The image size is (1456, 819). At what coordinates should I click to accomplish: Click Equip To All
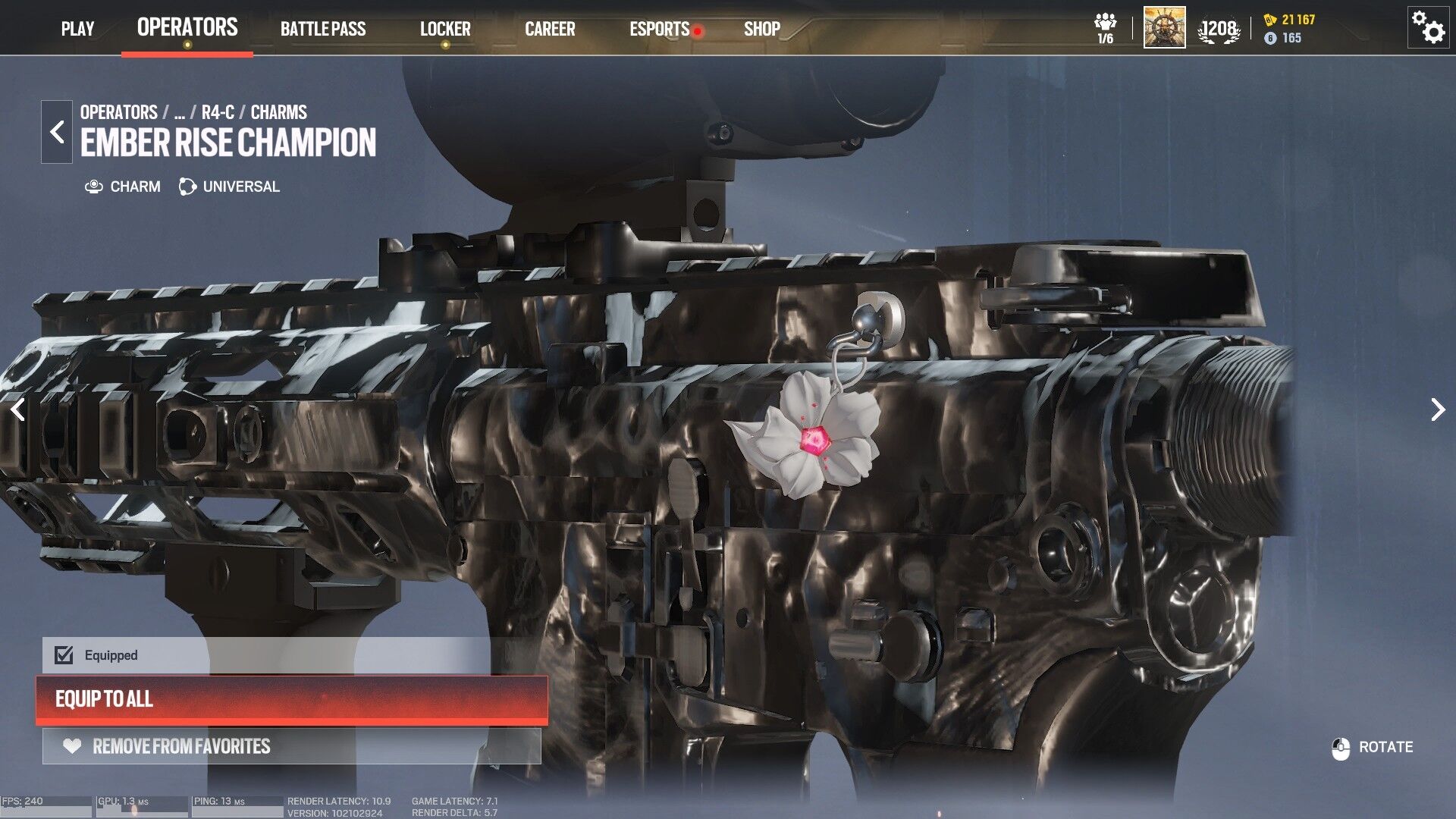tap(292, 699)
